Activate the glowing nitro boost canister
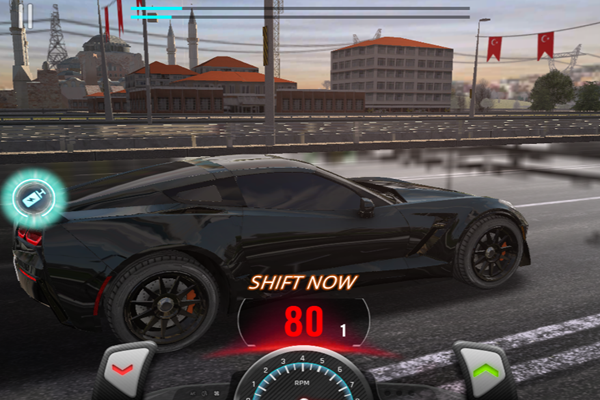 point(36,197)
